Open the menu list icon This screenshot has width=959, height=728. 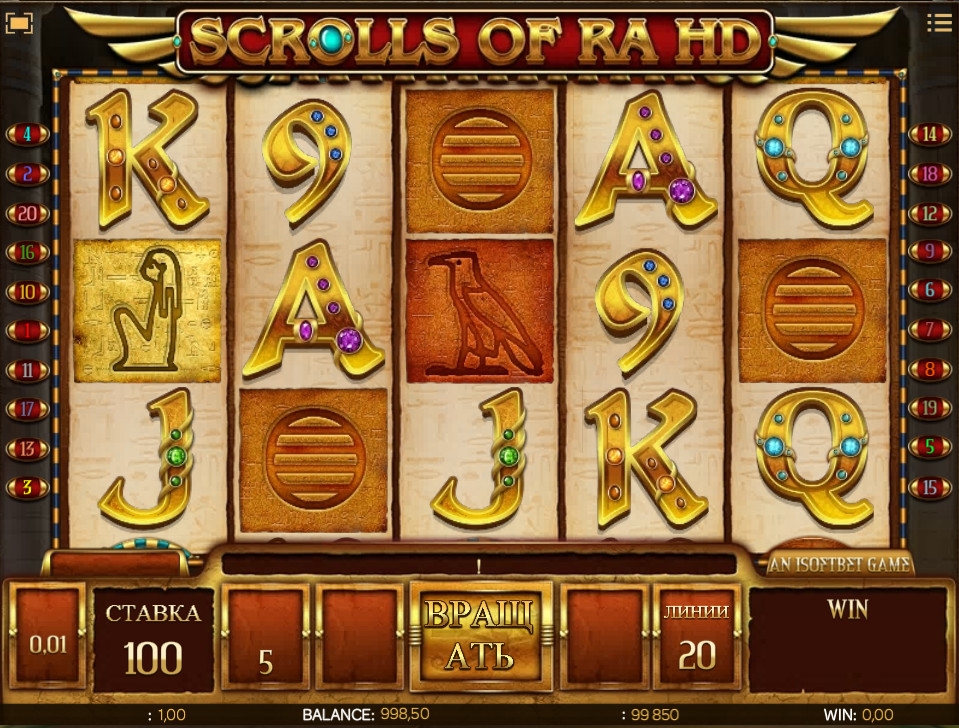coord(938,21)
